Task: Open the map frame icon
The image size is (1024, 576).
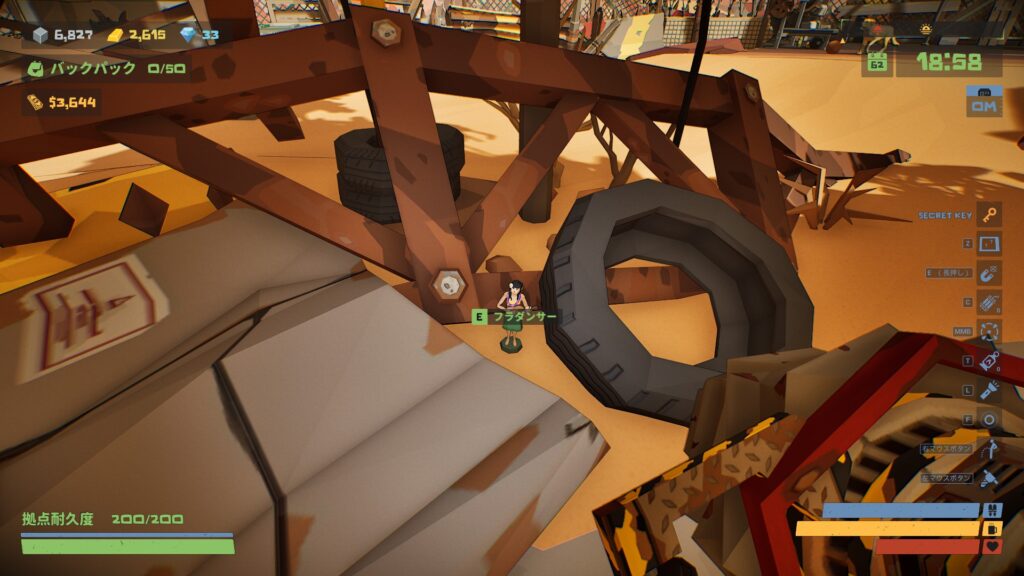Action: click(989, 244)
